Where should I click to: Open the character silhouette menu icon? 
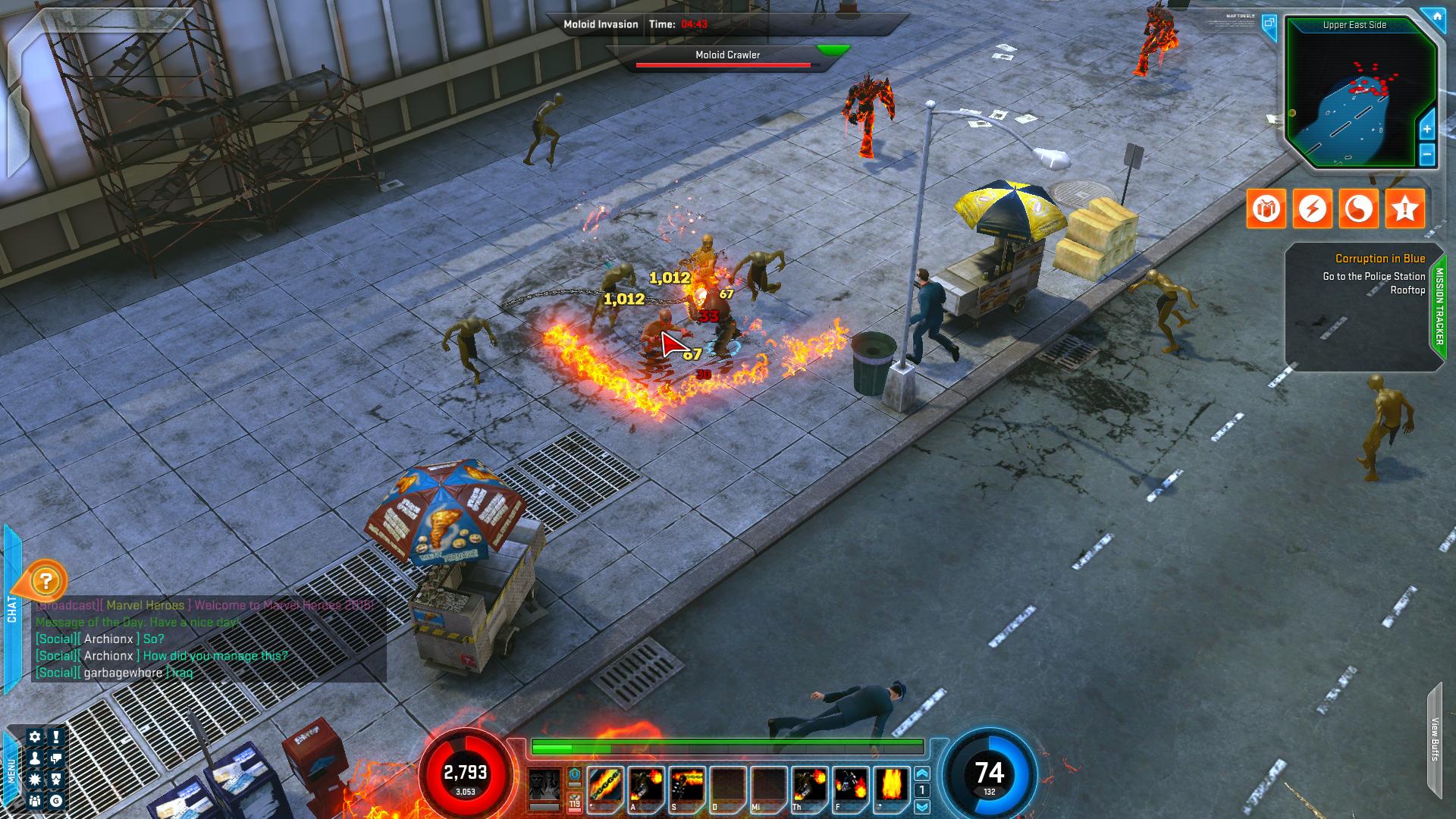click(34, 758)
